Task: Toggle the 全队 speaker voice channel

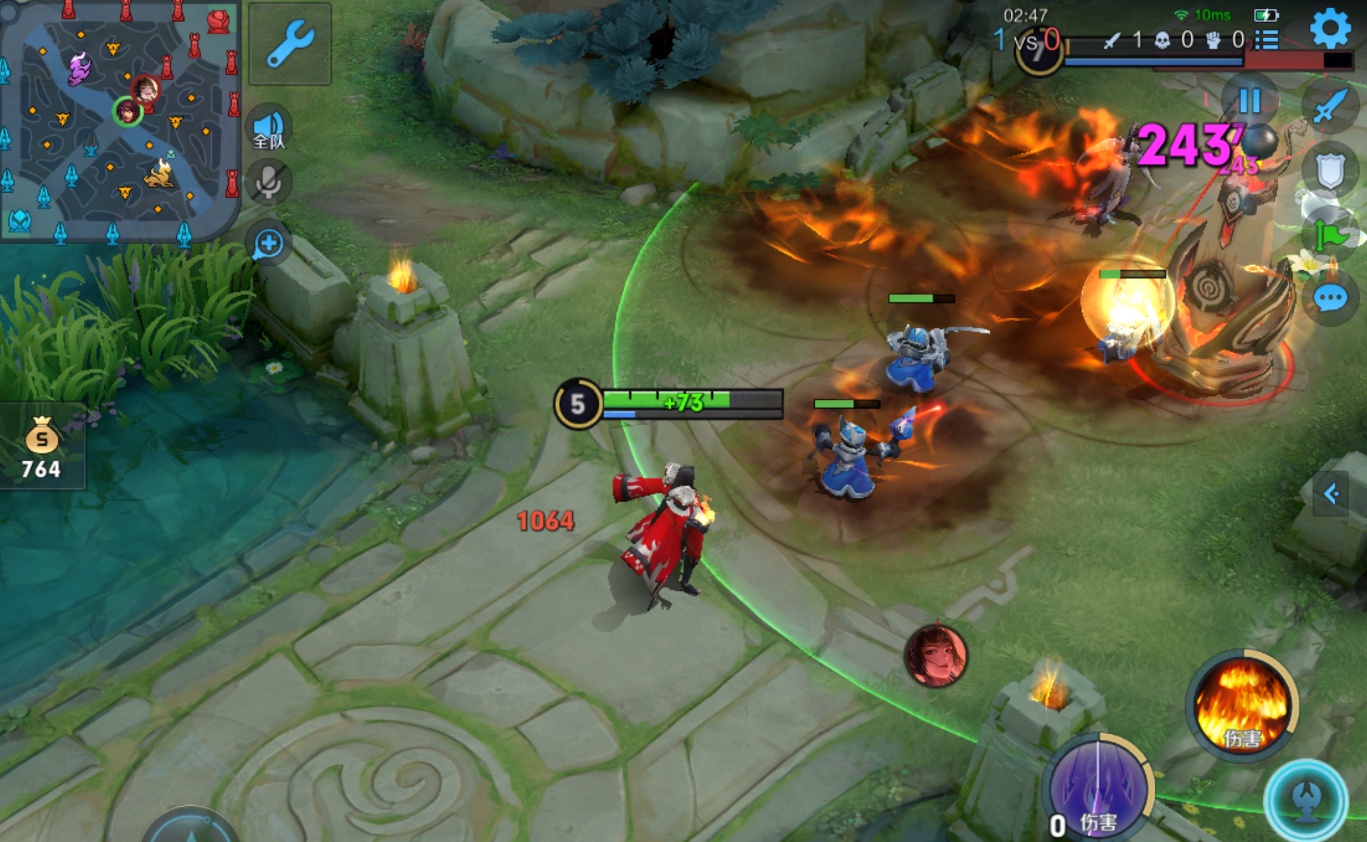Action: (x=268, y=128)
